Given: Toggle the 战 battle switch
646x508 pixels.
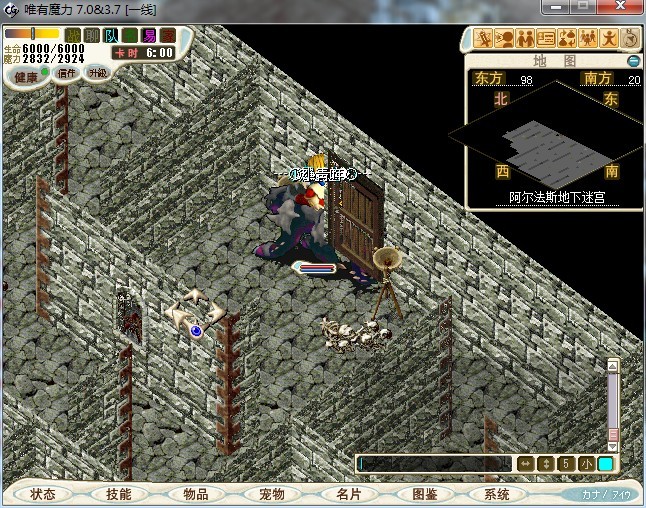Looking at the screenshot, I should (73, 36).
